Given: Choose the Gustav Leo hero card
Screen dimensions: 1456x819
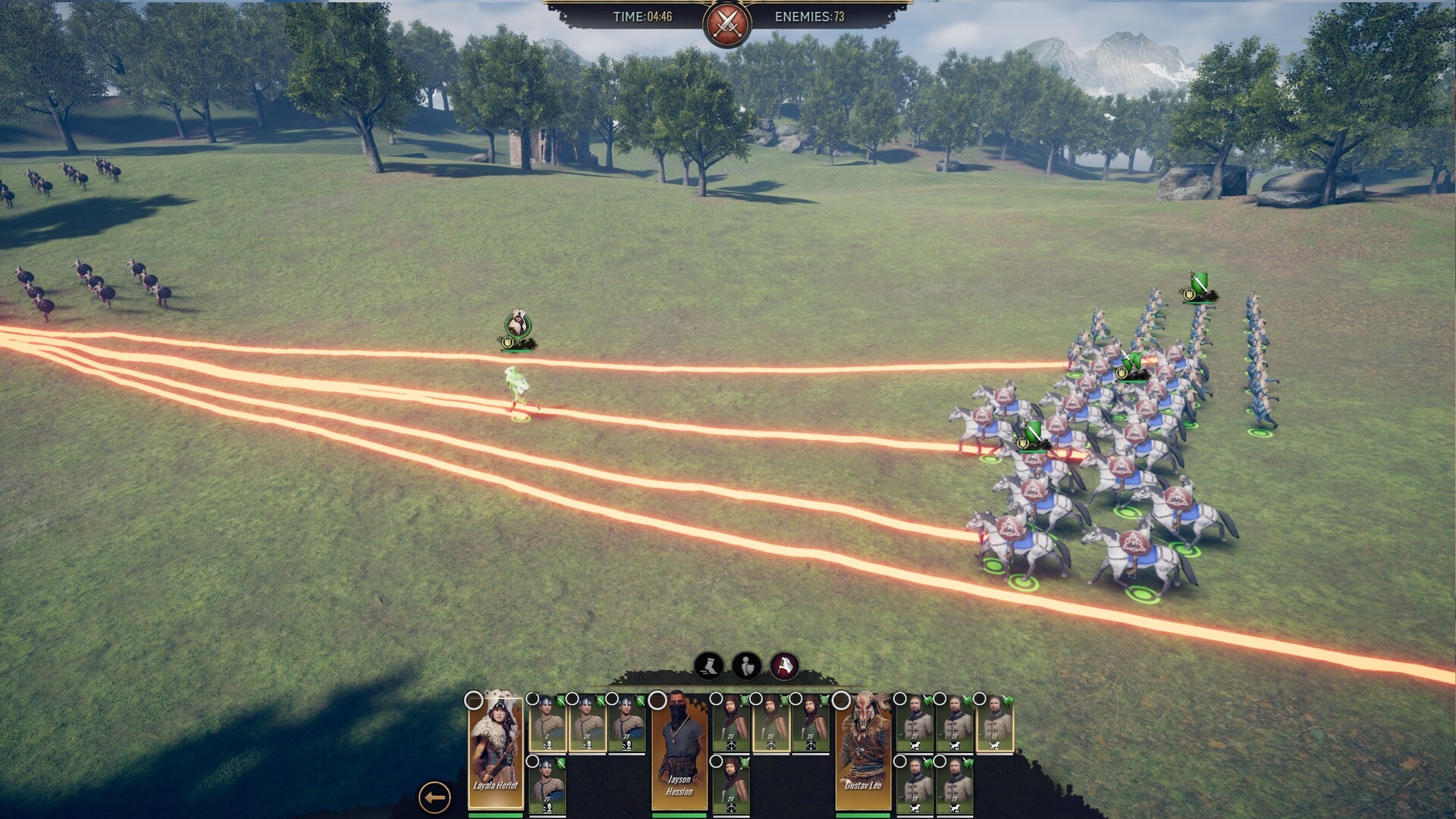Looking at the screenshot, I should point(863,751).
